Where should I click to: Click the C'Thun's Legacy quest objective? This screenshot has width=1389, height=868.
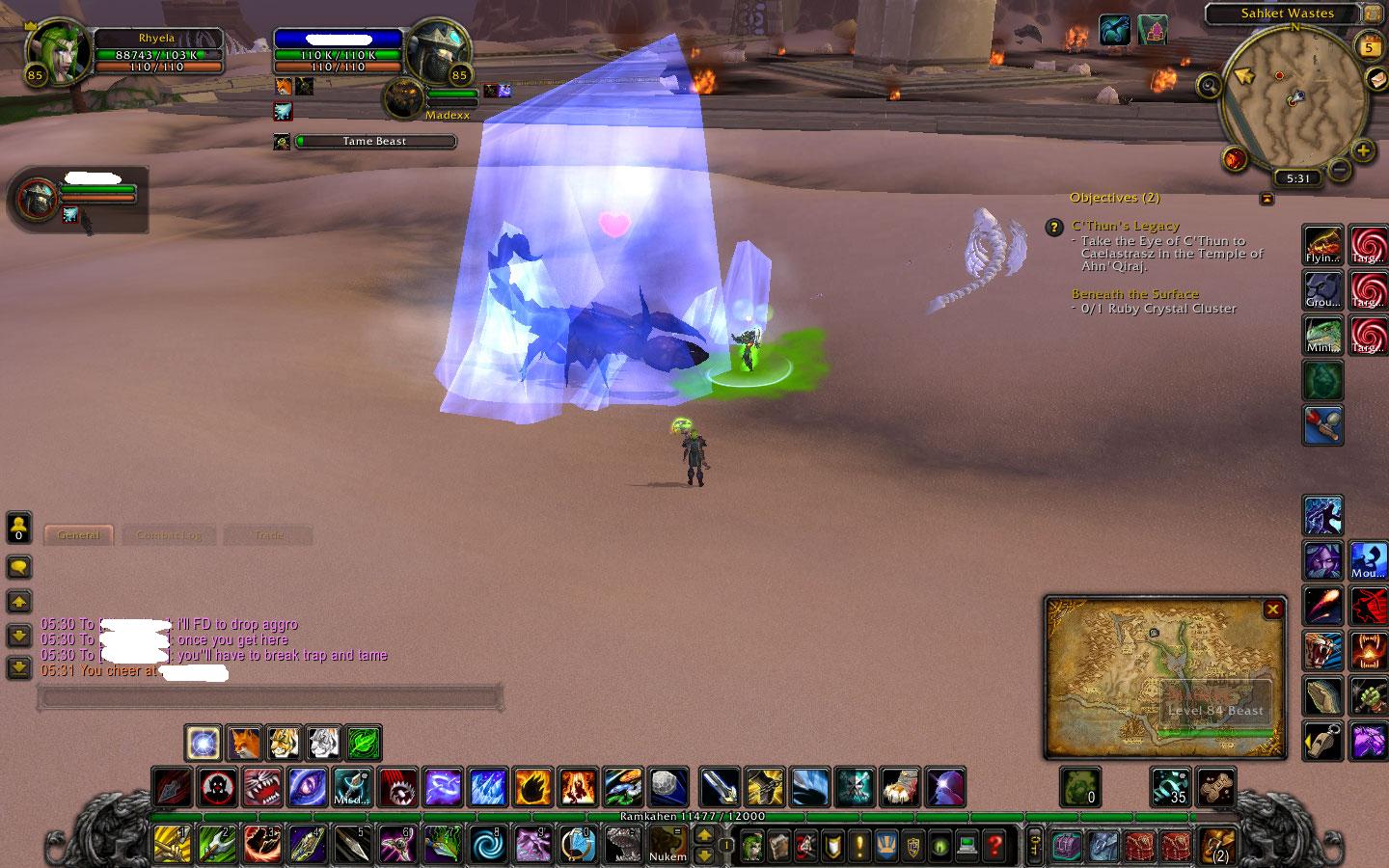(1125, 226)
